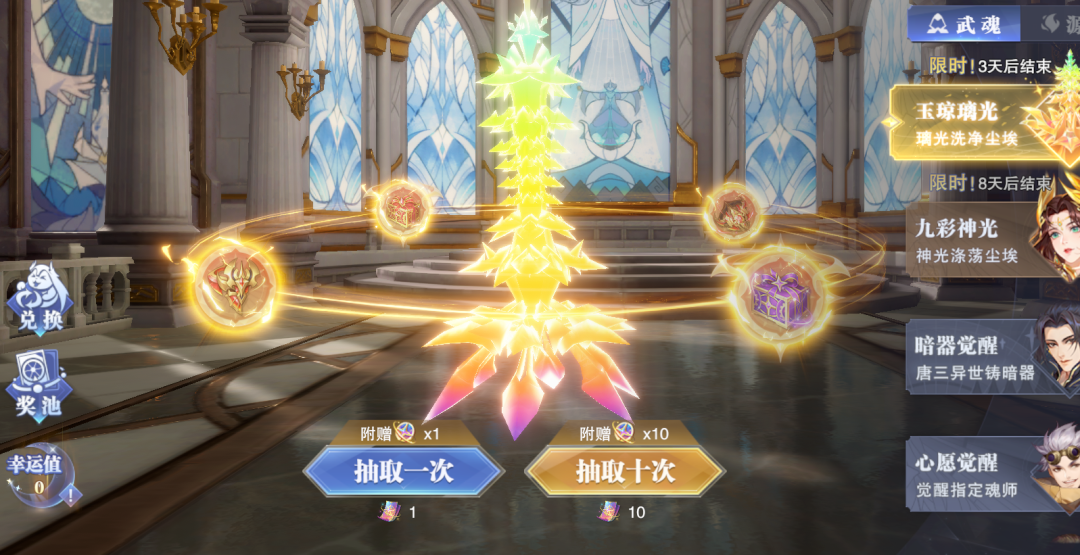Switch to the 武魂 tab
This screenshot has width=1080, height=555.
click(963, 24)
